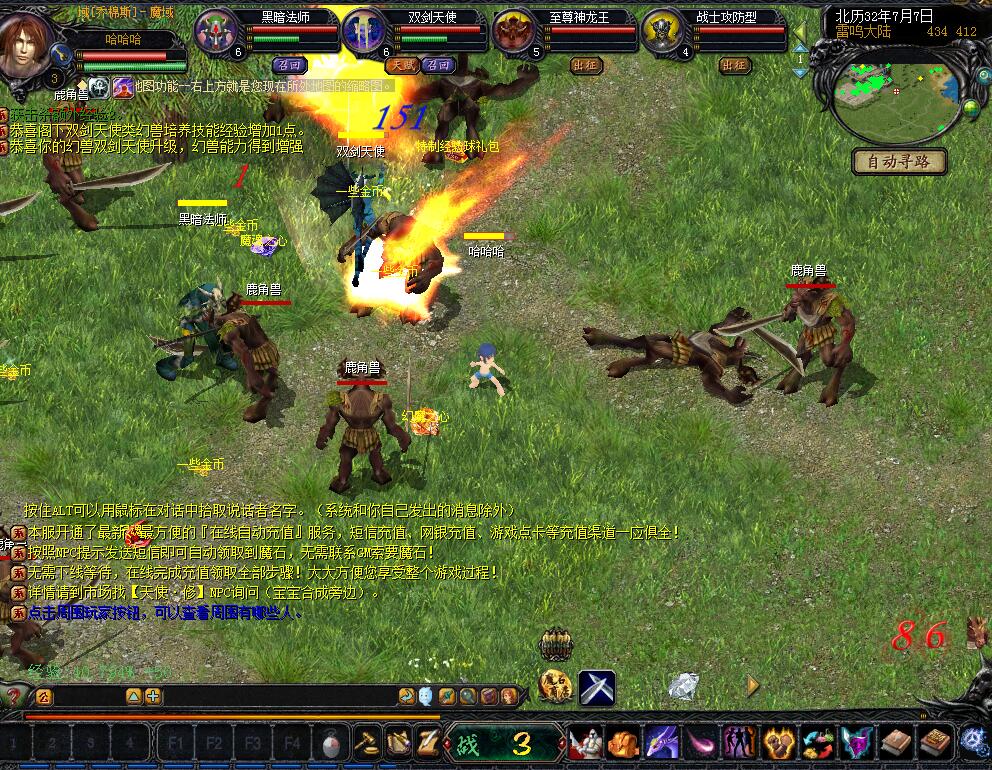Open the red question mark help button
This screenshot has width=992, height=770.
coord(11,695)
